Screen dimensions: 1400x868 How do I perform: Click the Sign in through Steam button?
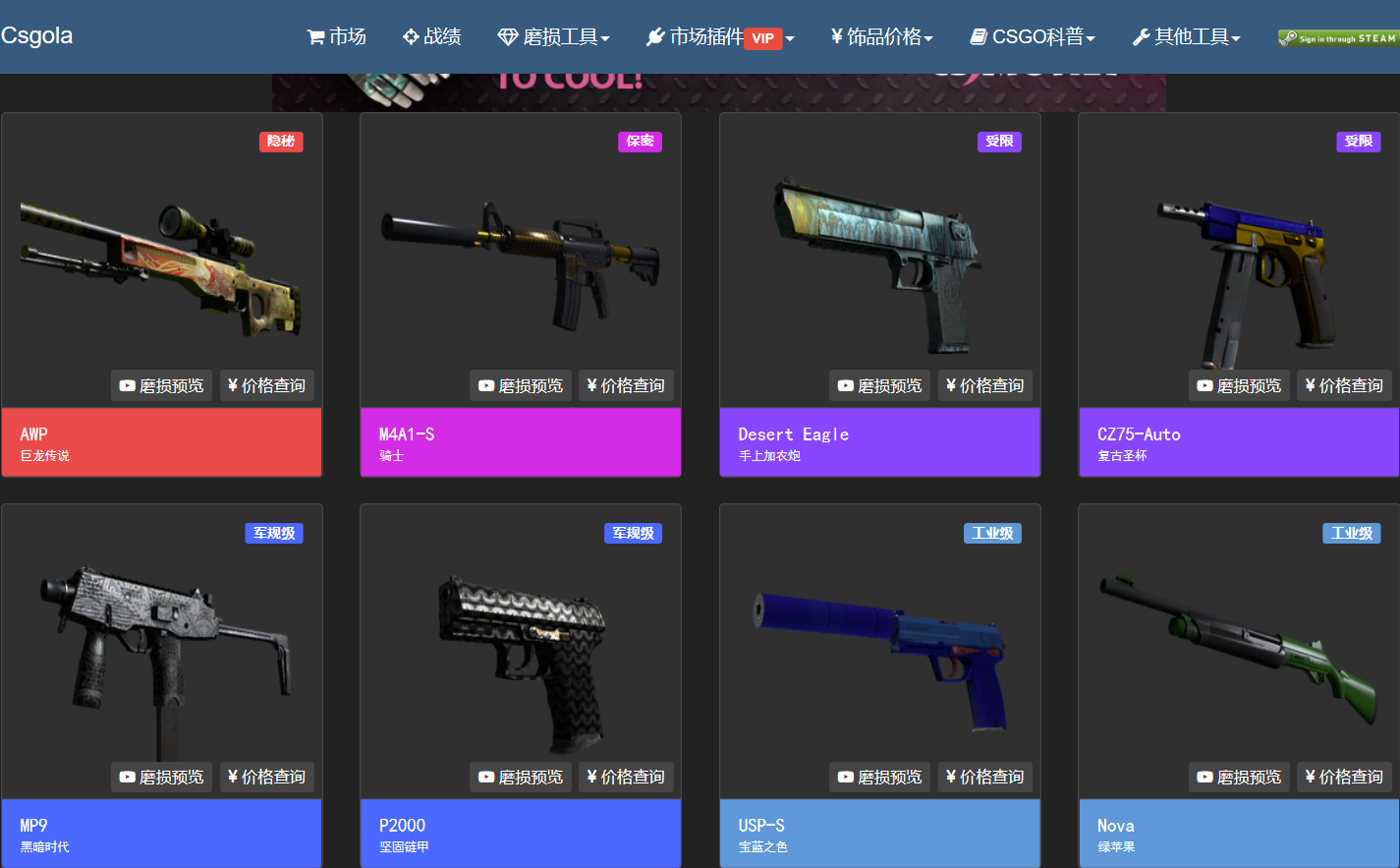[1338, 36]
